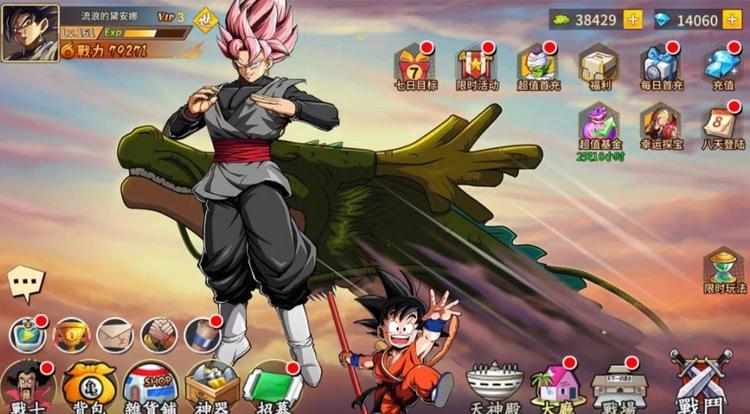Image resolution: width=750 pixels, height=414 pixels.
Task: Open the chat speech bubble
Action: [x=26, y=283]
